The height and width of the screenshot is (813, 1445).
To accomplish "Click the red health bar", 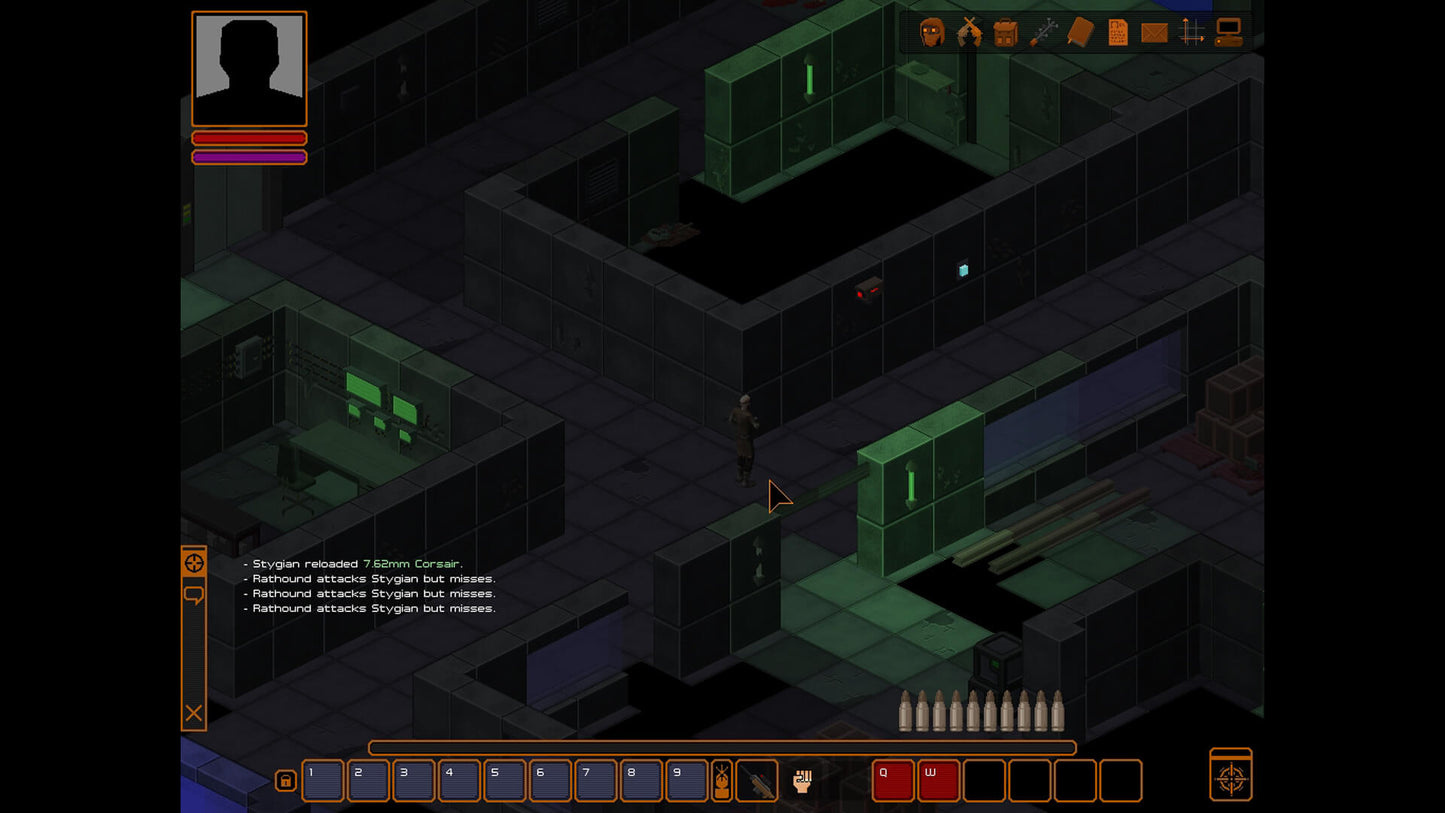I will 249,138.
